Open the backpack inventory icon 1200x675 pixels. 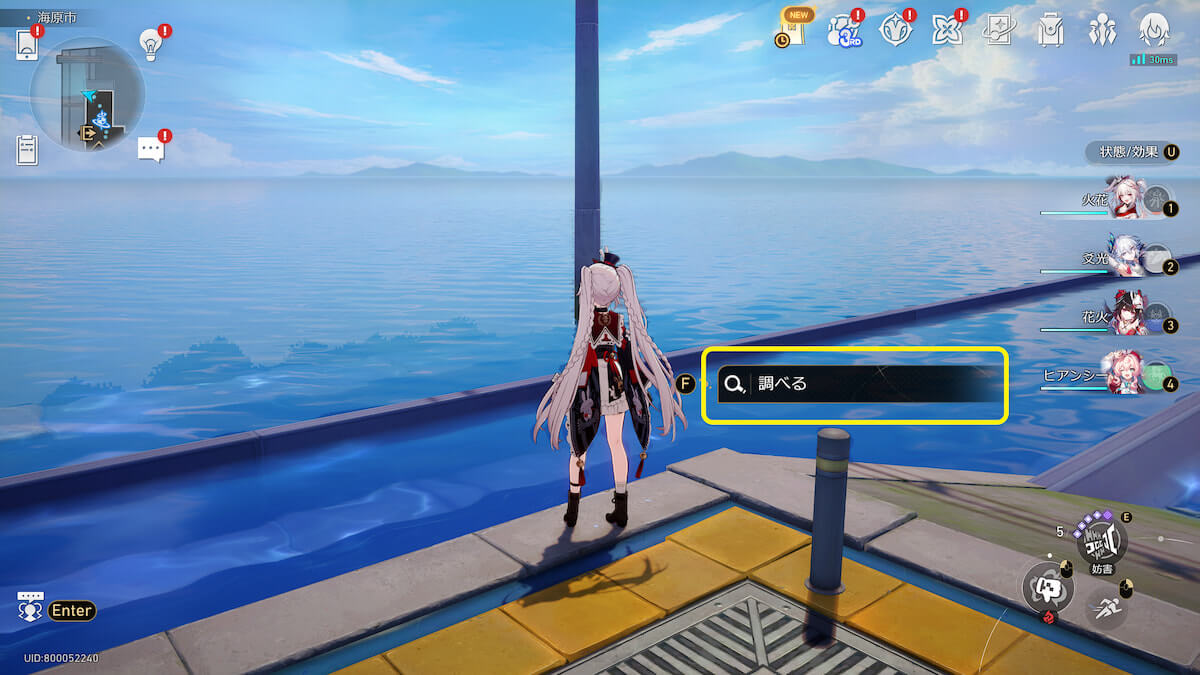tap(1049, 31)
